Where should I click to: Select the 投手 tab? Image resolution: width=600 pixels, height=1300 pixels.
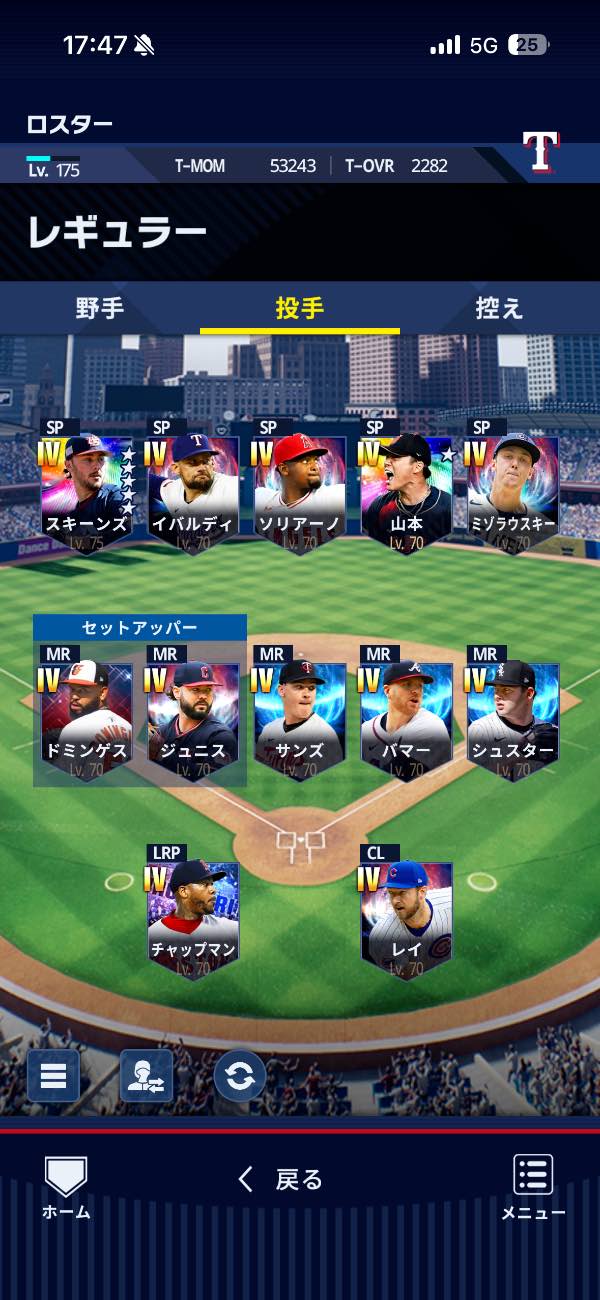click(300, 308)
